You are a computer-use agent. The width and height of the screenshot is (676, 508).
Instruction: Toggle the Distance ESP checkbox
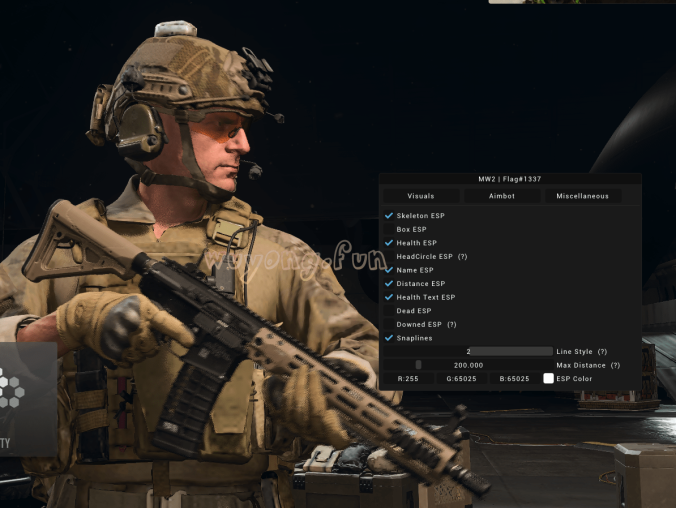point(389,284)
